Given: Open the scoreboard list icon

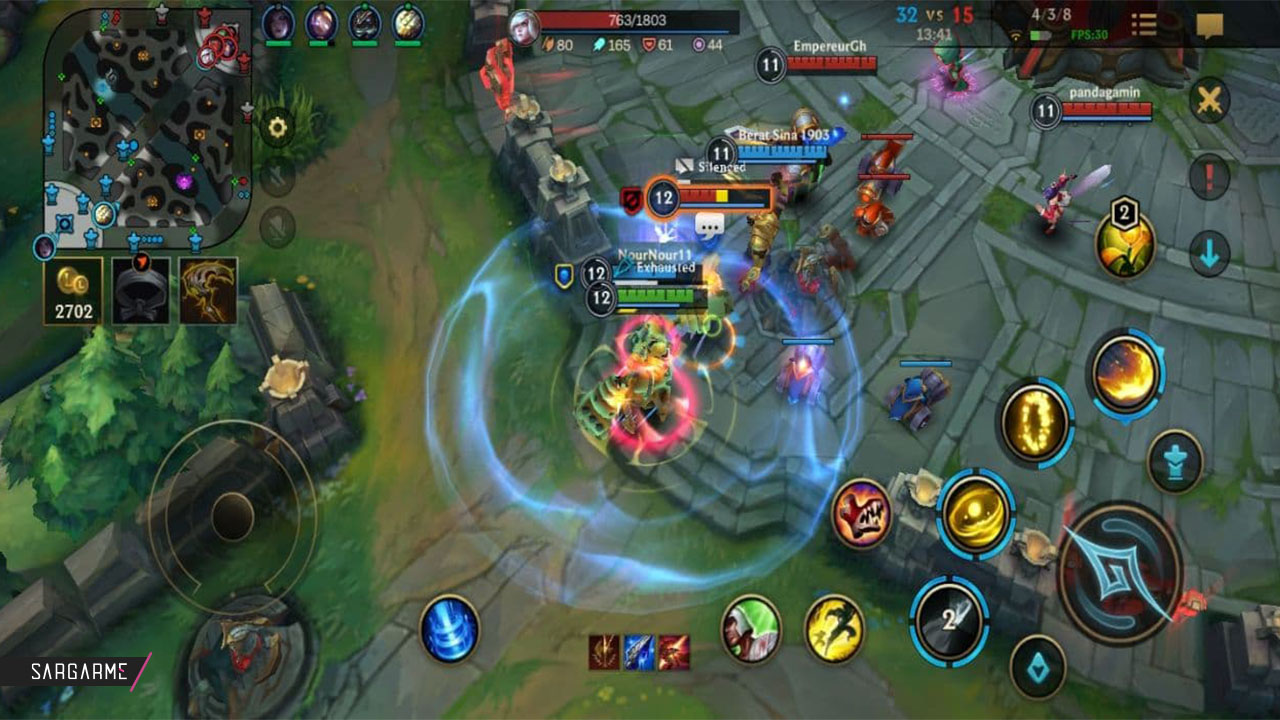Looking at the screenshot, I should 1144,25.
